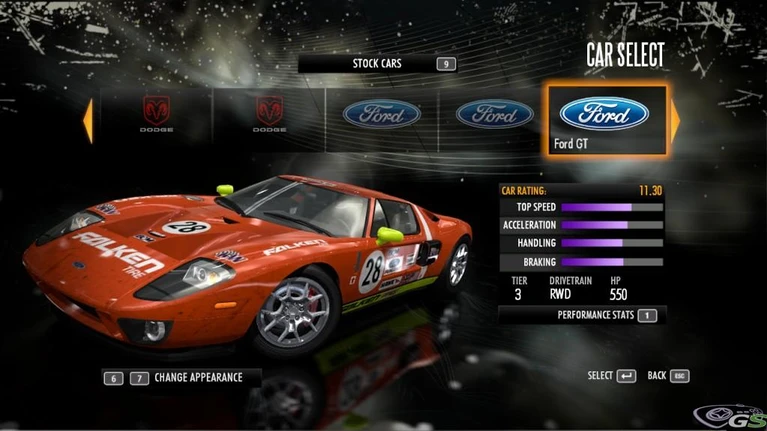Click the left orange arrow of the car list
Screen dimensions: 767x431
point(88,120)
